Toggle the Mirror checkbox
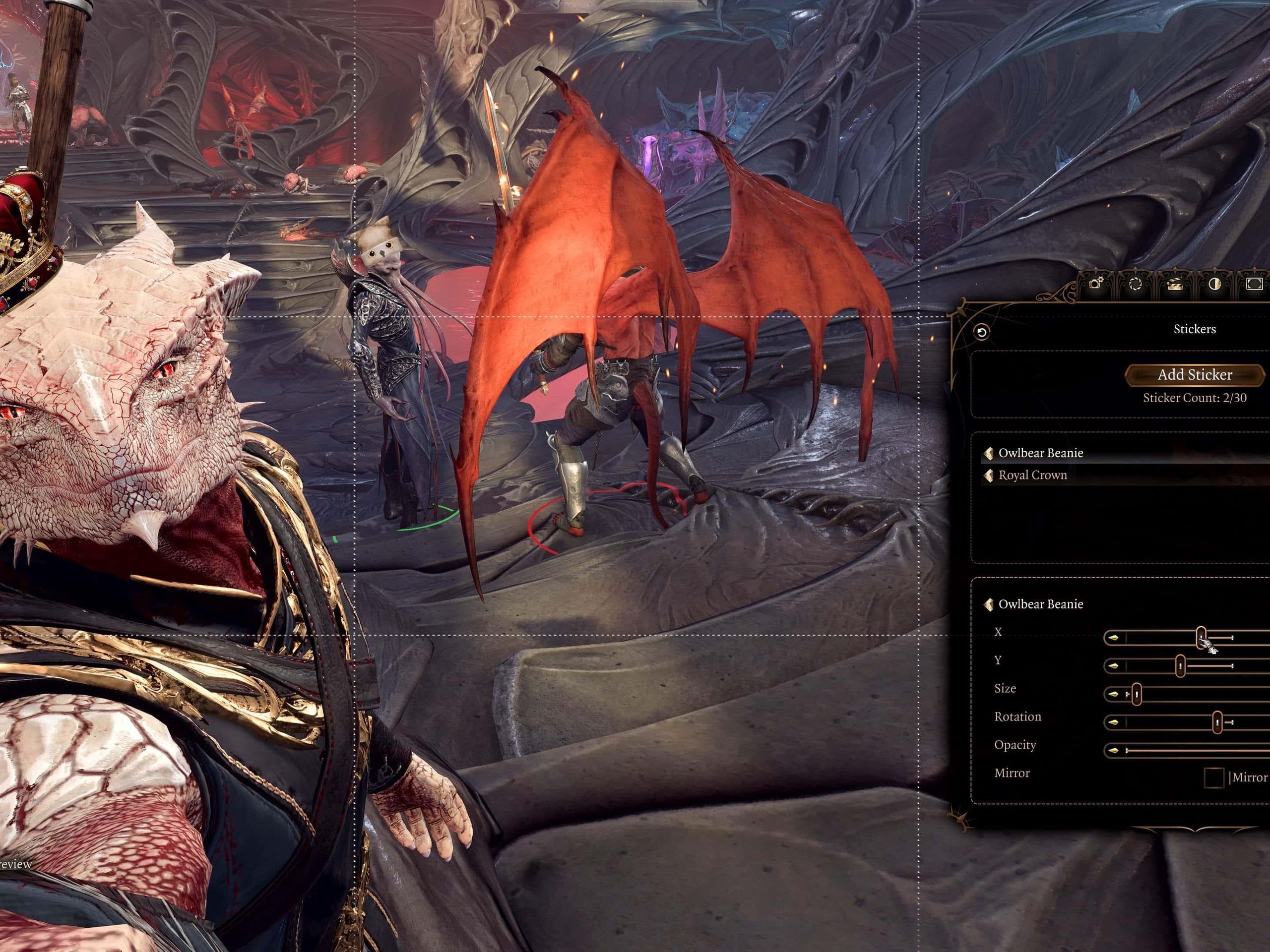The height and width of the screenshot is (952, 1270). 1213,777
